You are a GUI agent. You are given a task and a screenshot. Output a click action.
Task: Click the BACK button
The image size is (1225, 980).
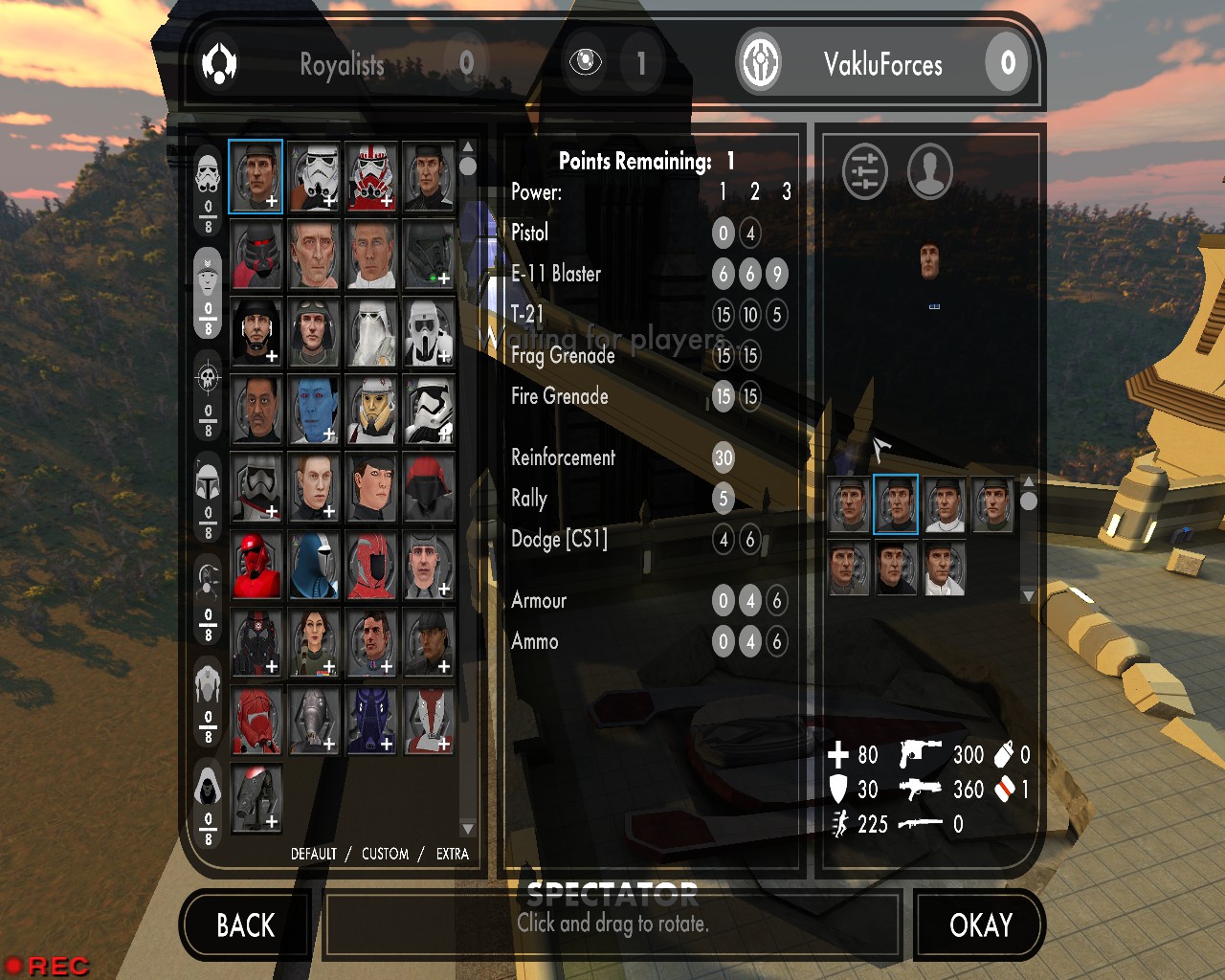pyautogui.click(x=246, y=925)
